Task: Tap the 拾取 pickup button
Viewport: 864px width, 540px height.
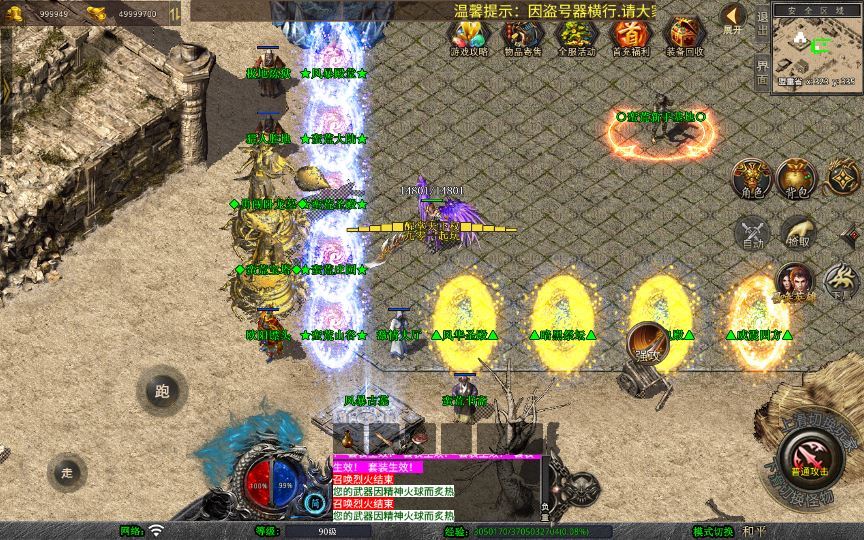Action: 797,233
